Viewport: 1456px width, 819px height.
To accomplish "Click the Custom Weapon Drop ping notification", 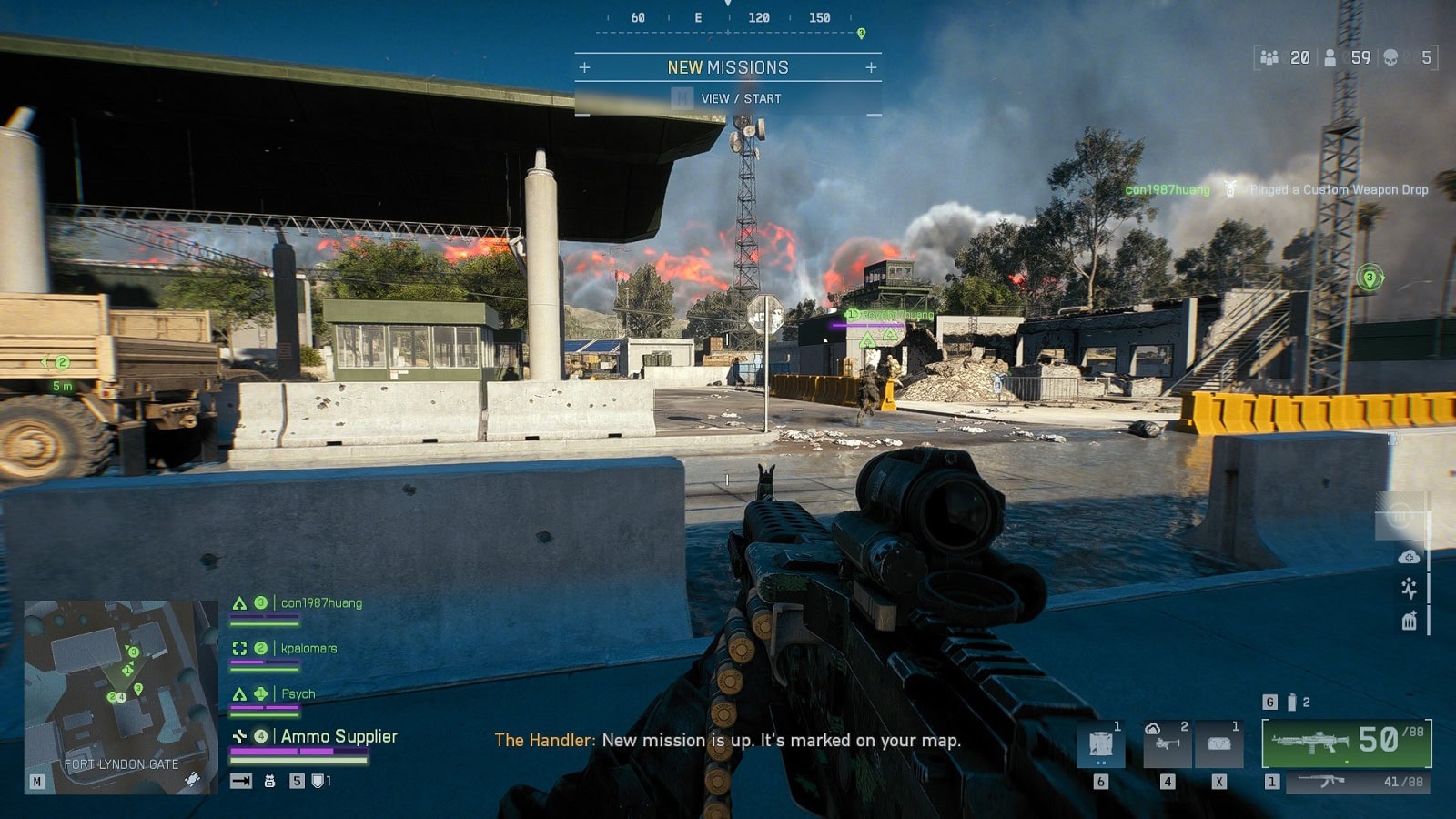I will click(1338, 189).
